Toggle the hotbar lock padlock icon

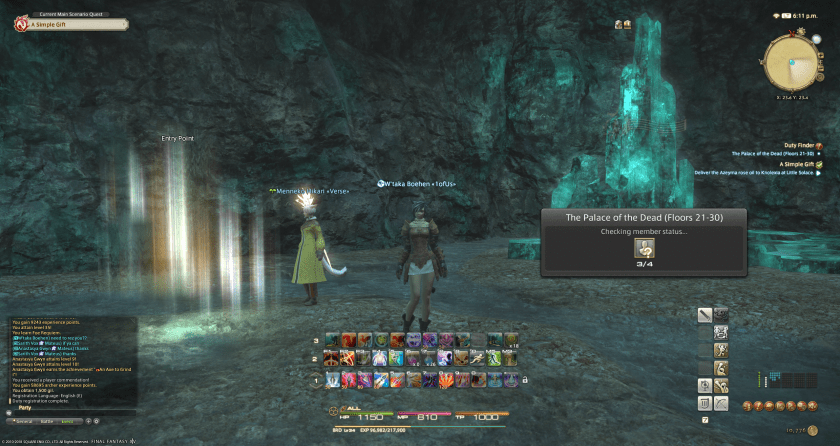[x=524, y=380]
